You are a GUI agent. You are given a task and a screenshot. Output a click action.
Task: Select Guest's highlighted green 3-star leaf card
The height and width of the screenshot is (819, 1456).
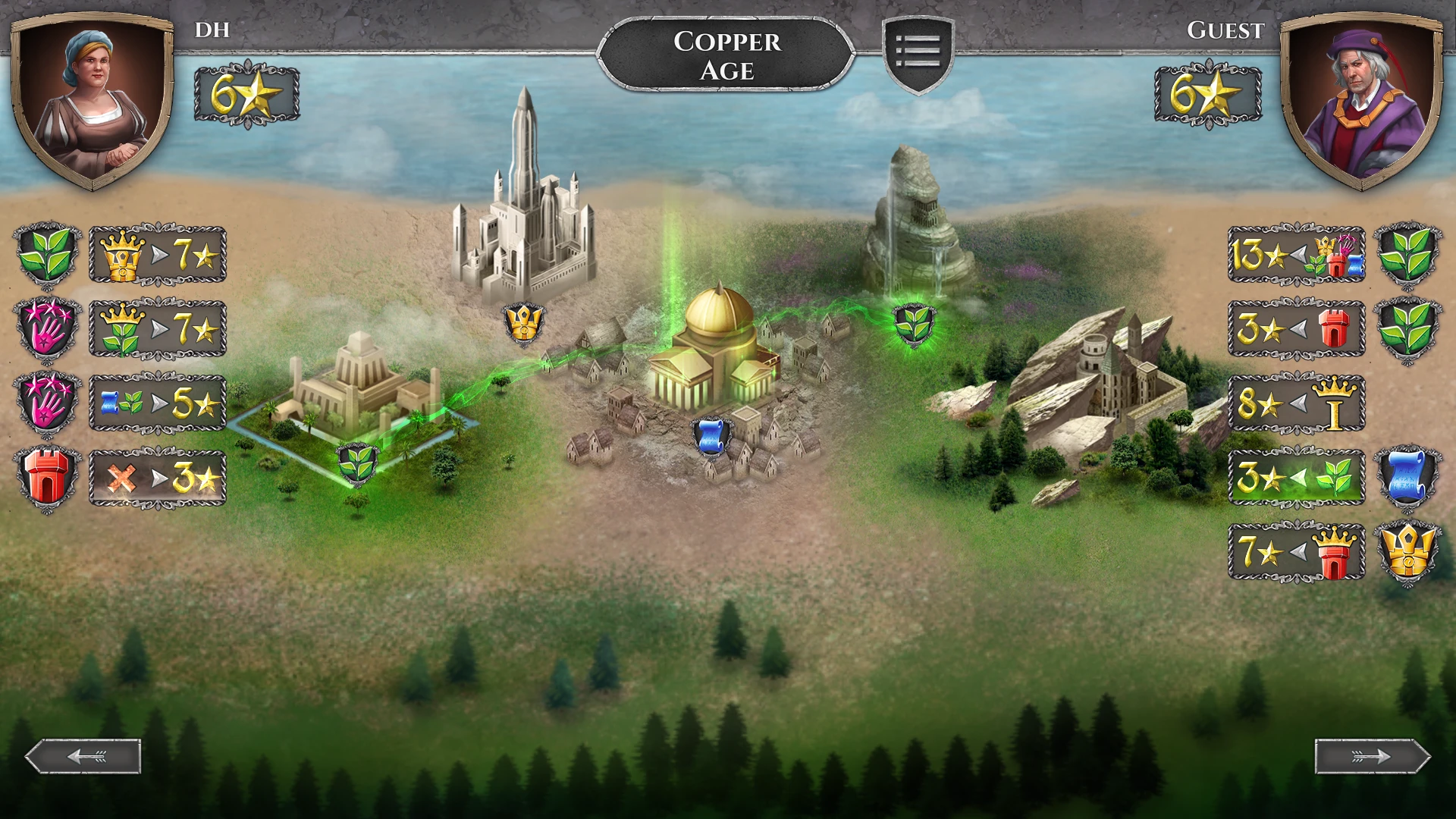pyautogui.click(x=1296, y=478)
